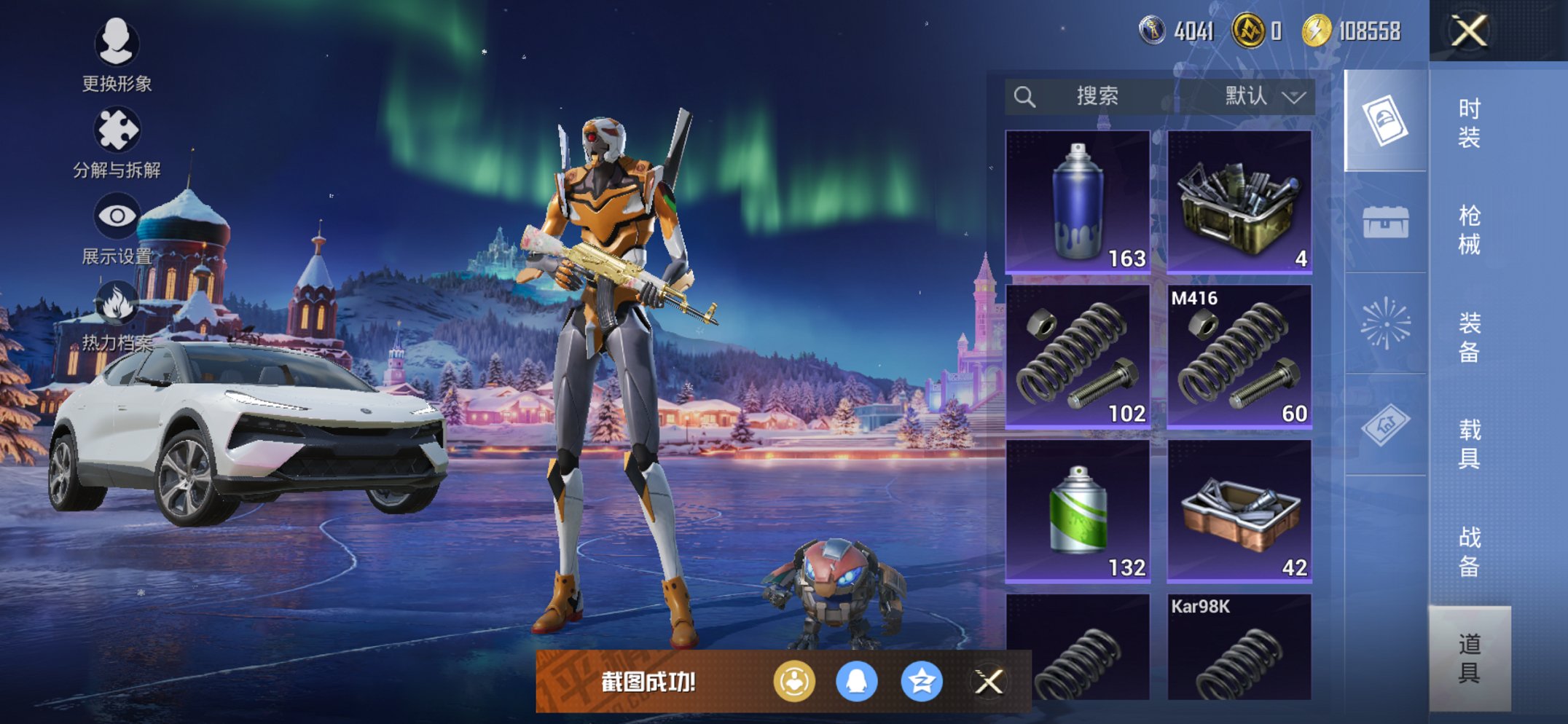Image resolution: width=1568 pixels, height=724 pixels.
Task: Select the Kar98K spring parts item
Action: pos(1239,647)
